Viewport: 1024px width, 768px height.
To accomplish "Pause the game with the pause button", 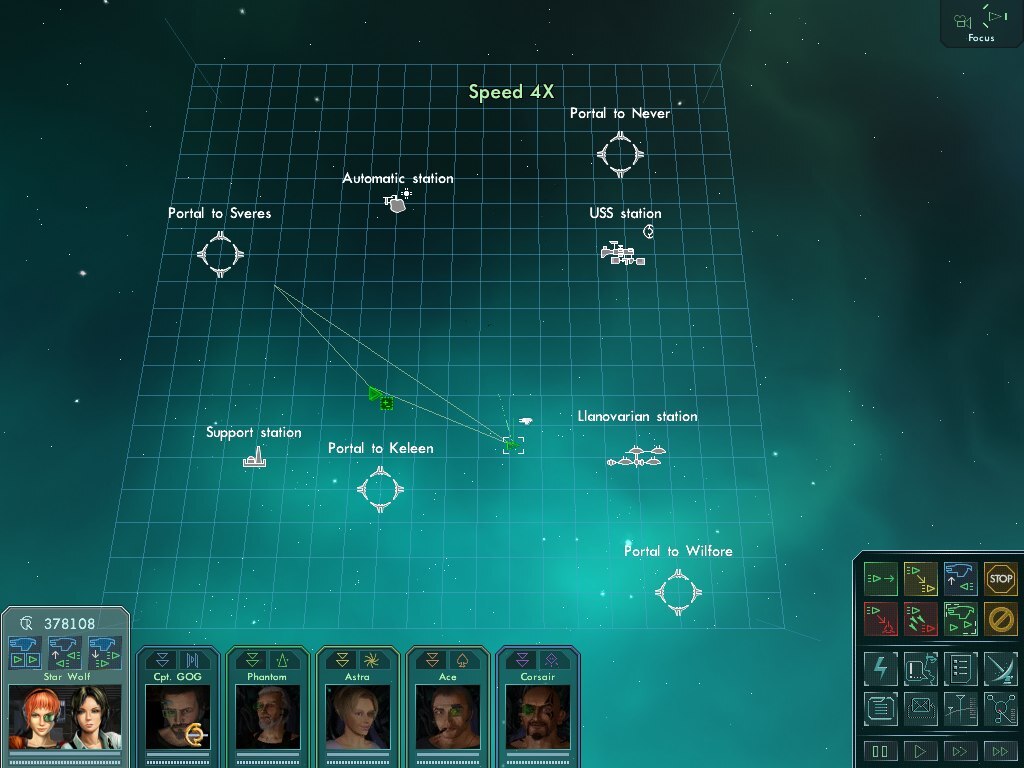I will click(880, 751).
